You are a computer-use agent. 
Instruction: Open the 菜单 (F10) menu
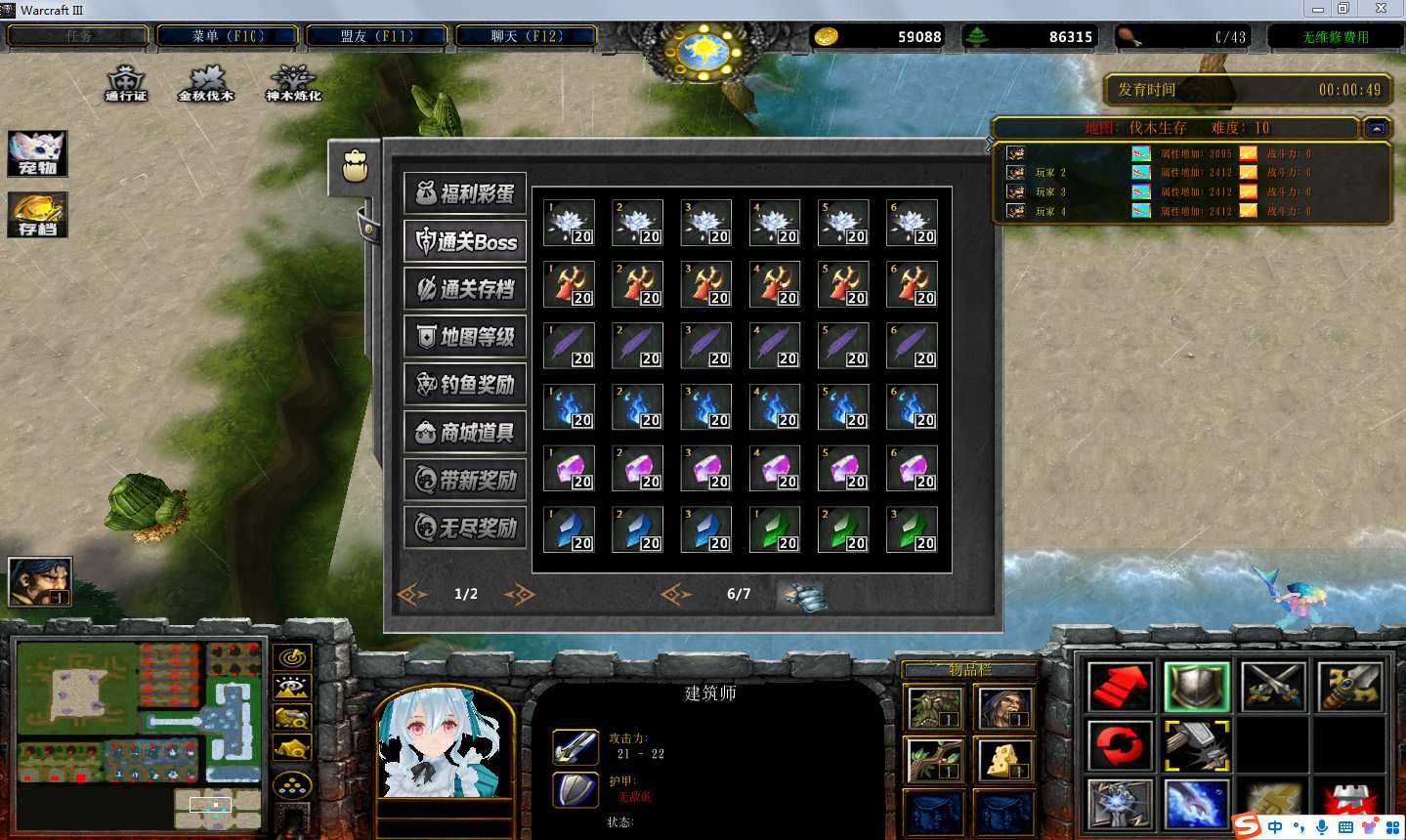coord(228,37)
